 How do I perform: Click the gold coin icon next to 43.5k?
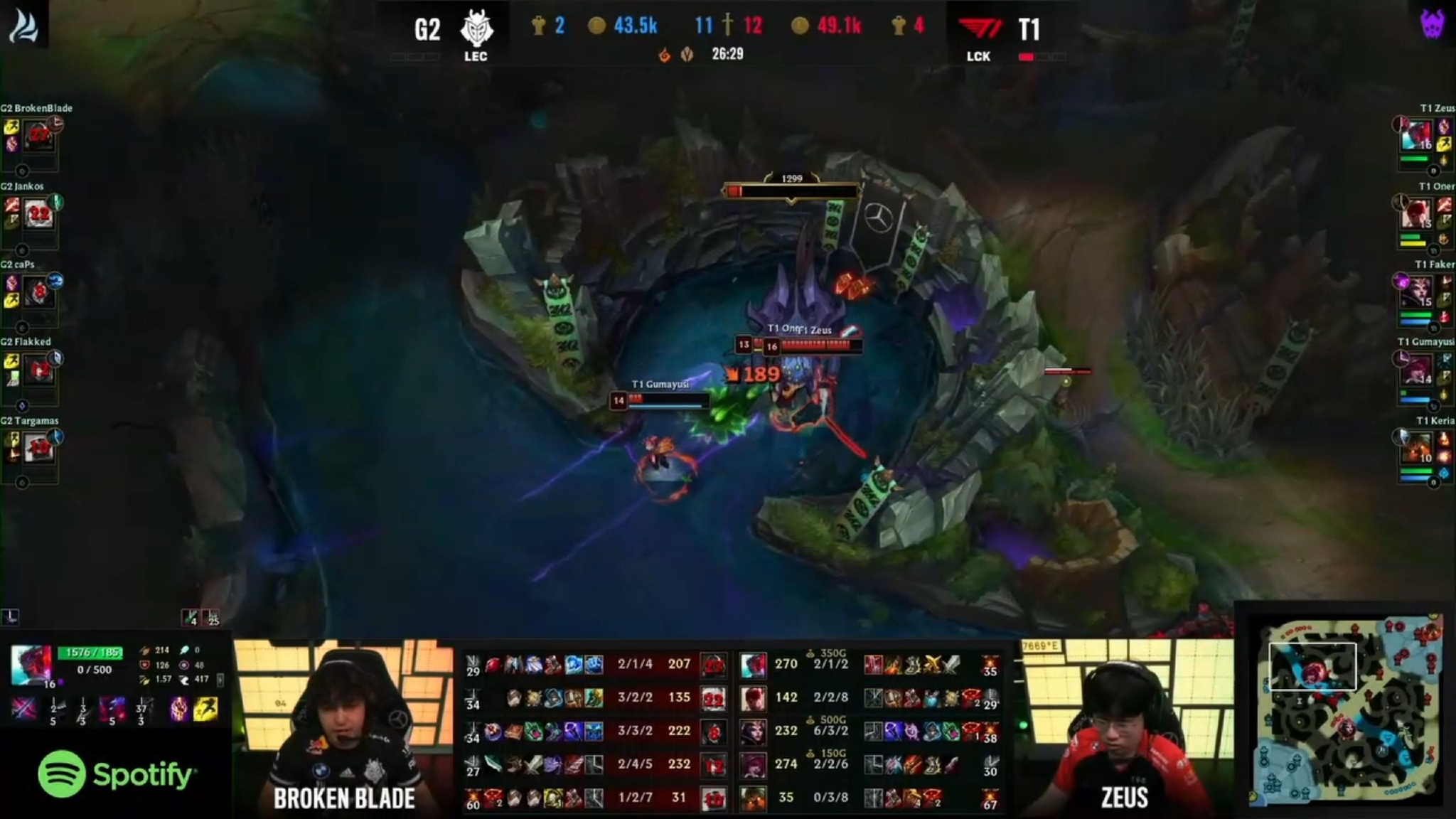coord(599,26)
